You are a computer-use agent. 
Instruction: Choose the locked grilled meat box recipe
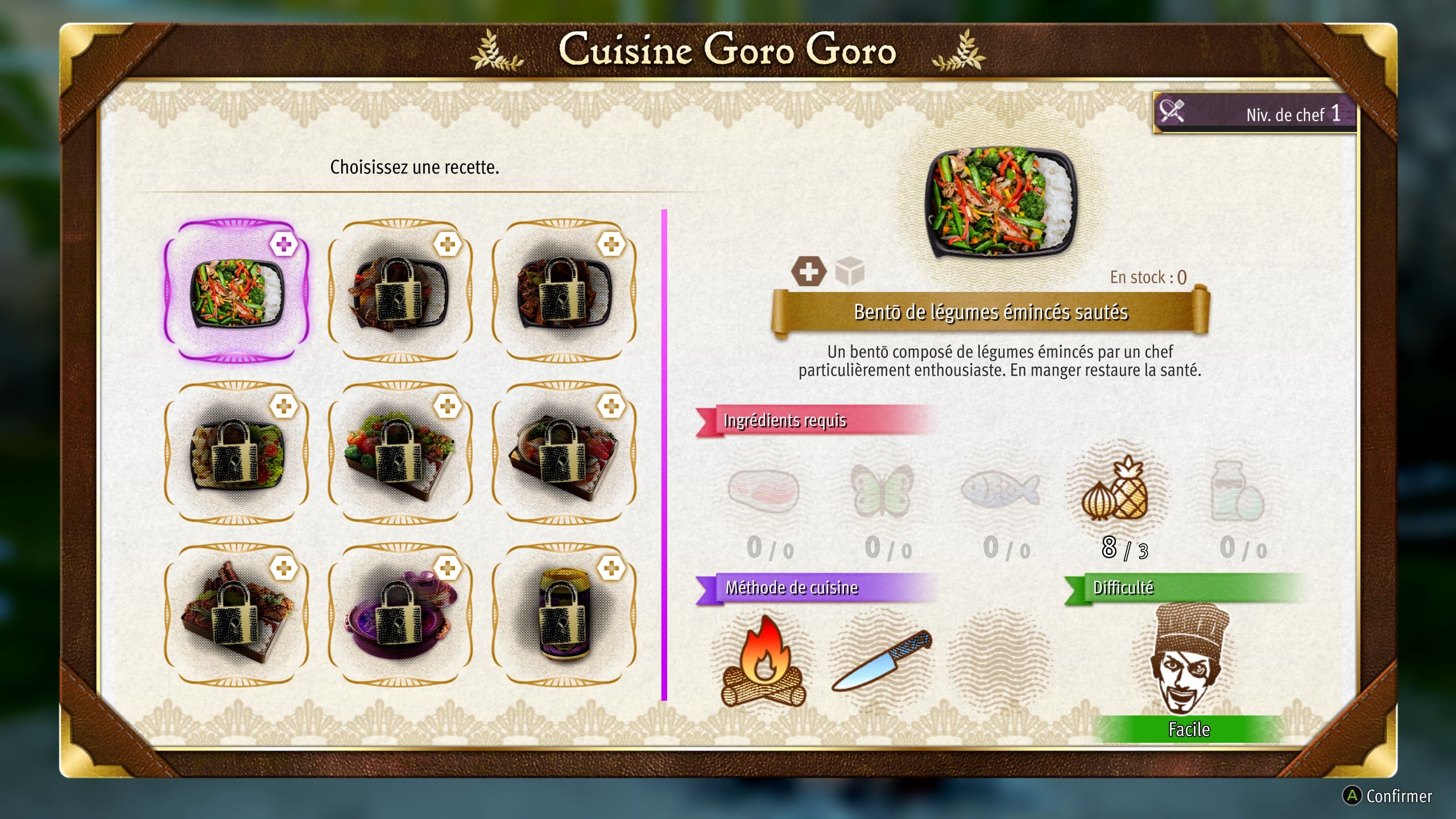(237, 615)
